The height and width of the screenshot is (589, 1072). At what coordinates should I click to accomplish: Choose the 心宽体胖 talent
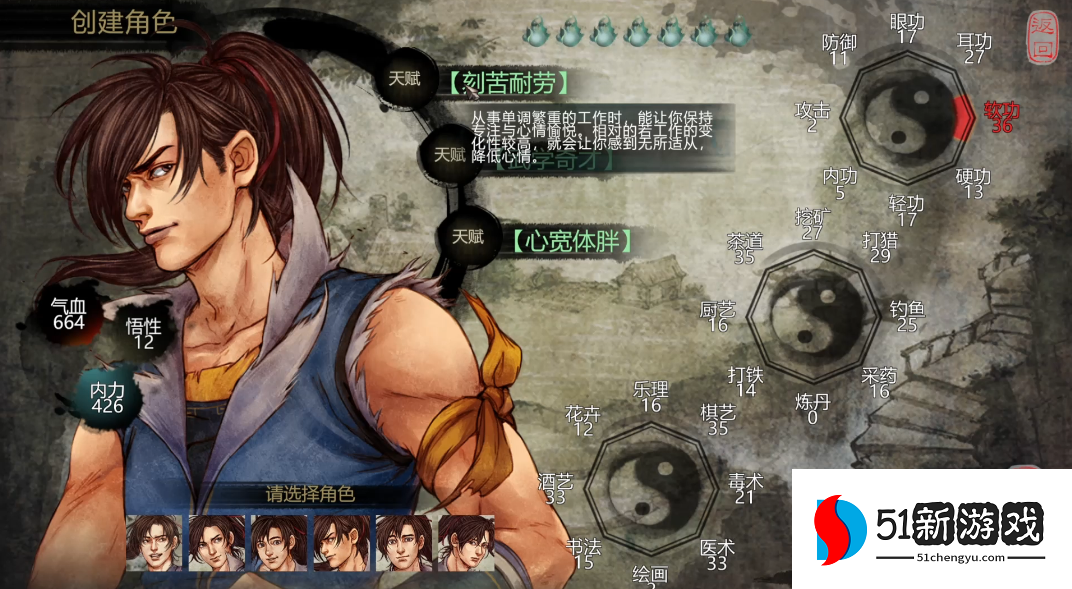(x=571, y=241)
